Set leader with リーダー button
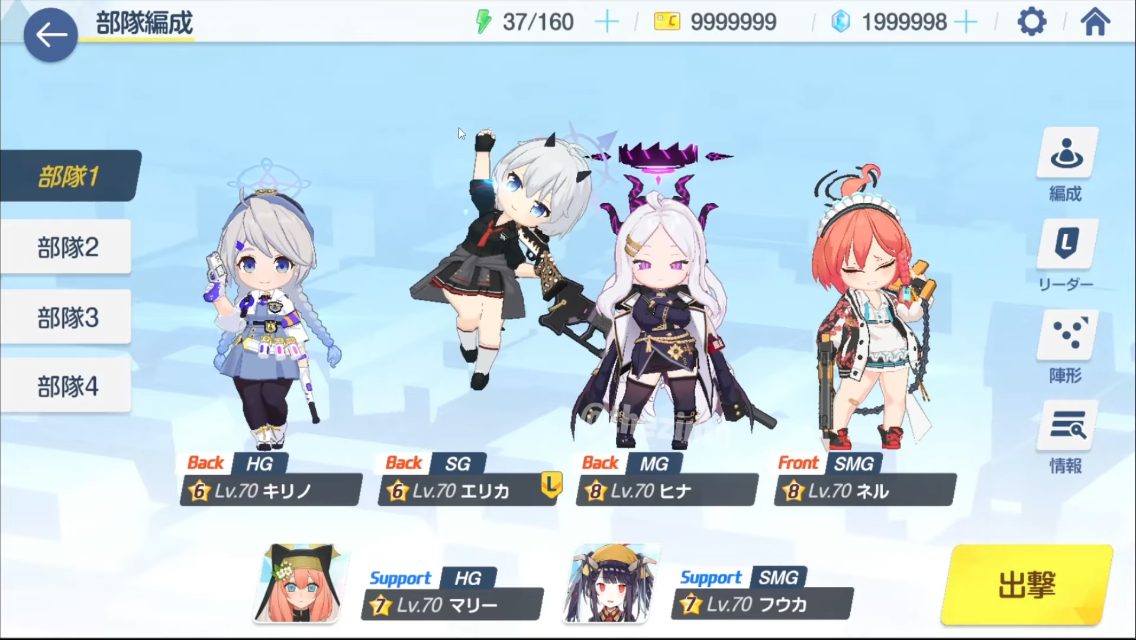The height and width of the screenshot is (640, 1136). point(1066,256)
